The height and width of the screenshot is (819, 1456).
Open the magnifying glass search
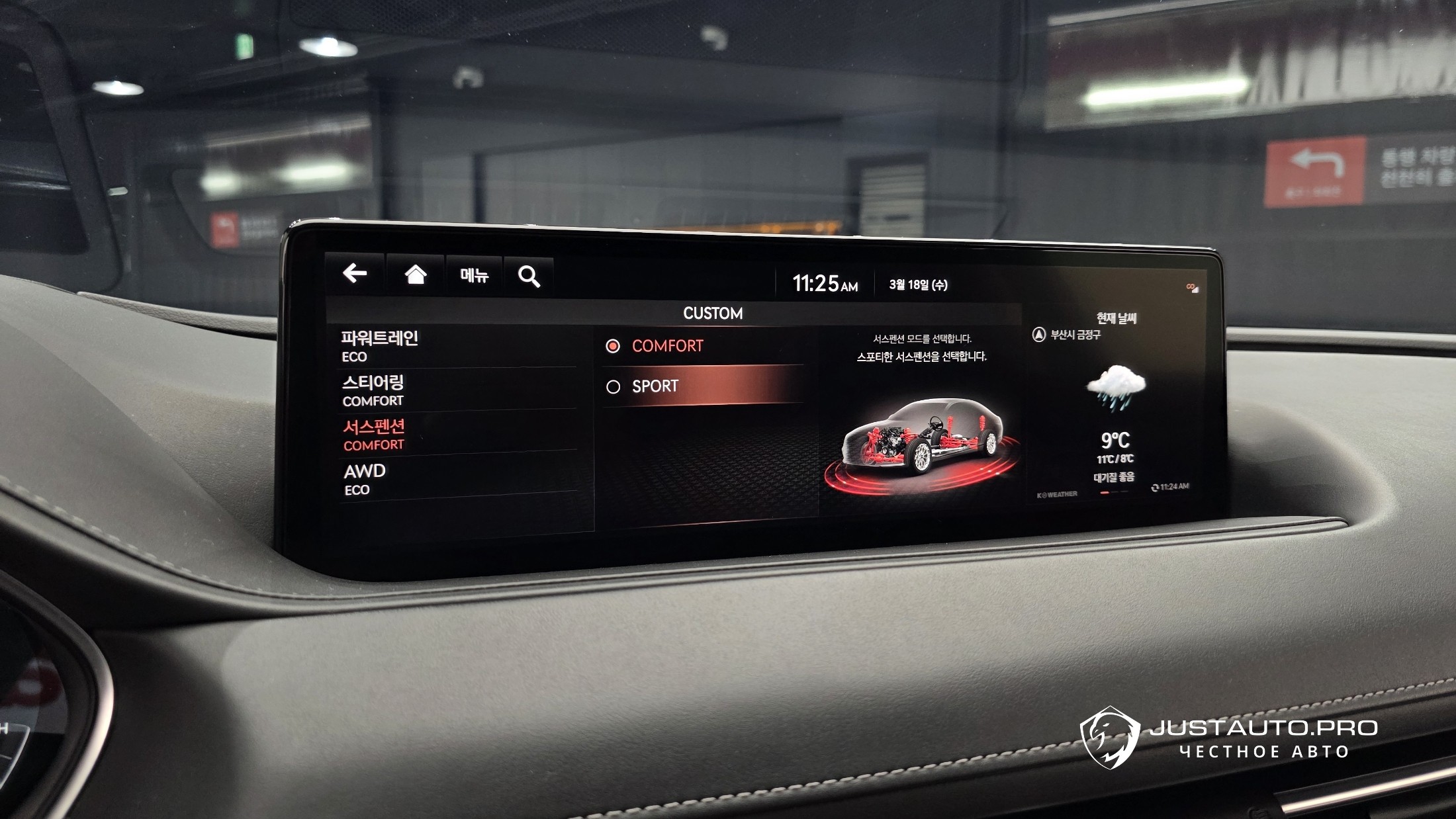tap(529, 277)
